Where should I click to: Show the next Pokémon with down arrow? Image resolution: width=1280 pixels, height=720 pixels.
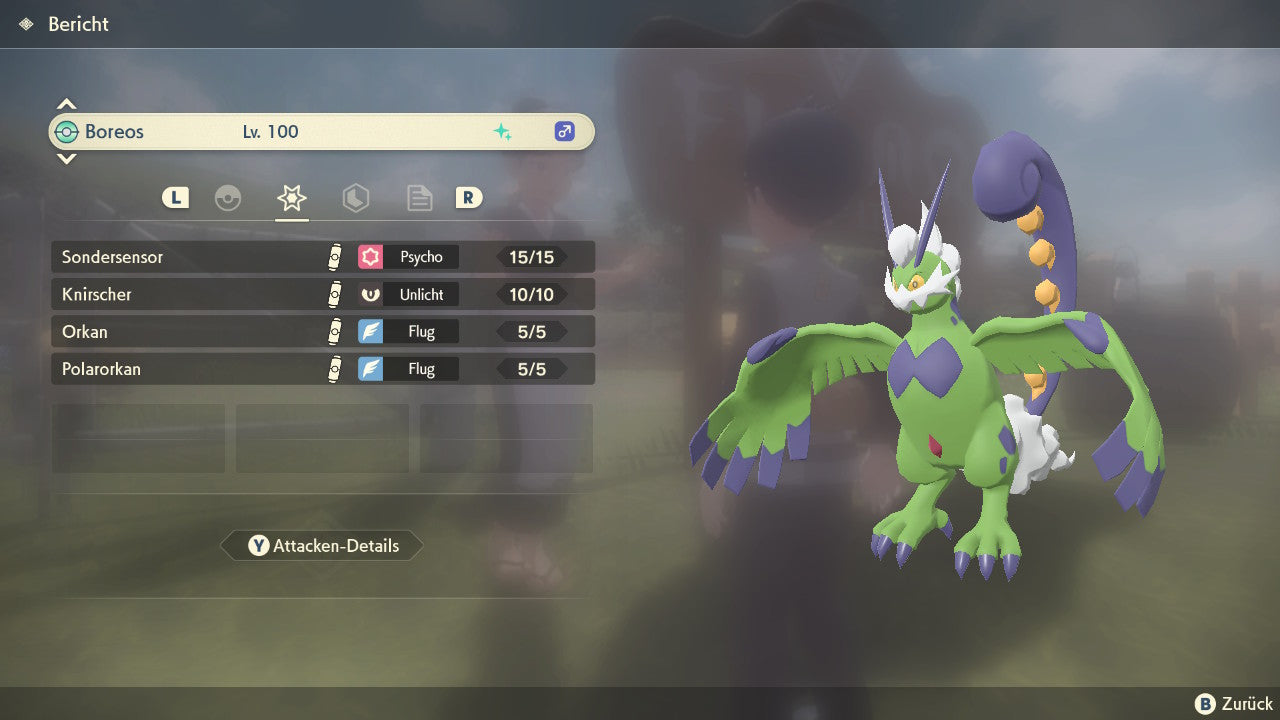point(66,158)
